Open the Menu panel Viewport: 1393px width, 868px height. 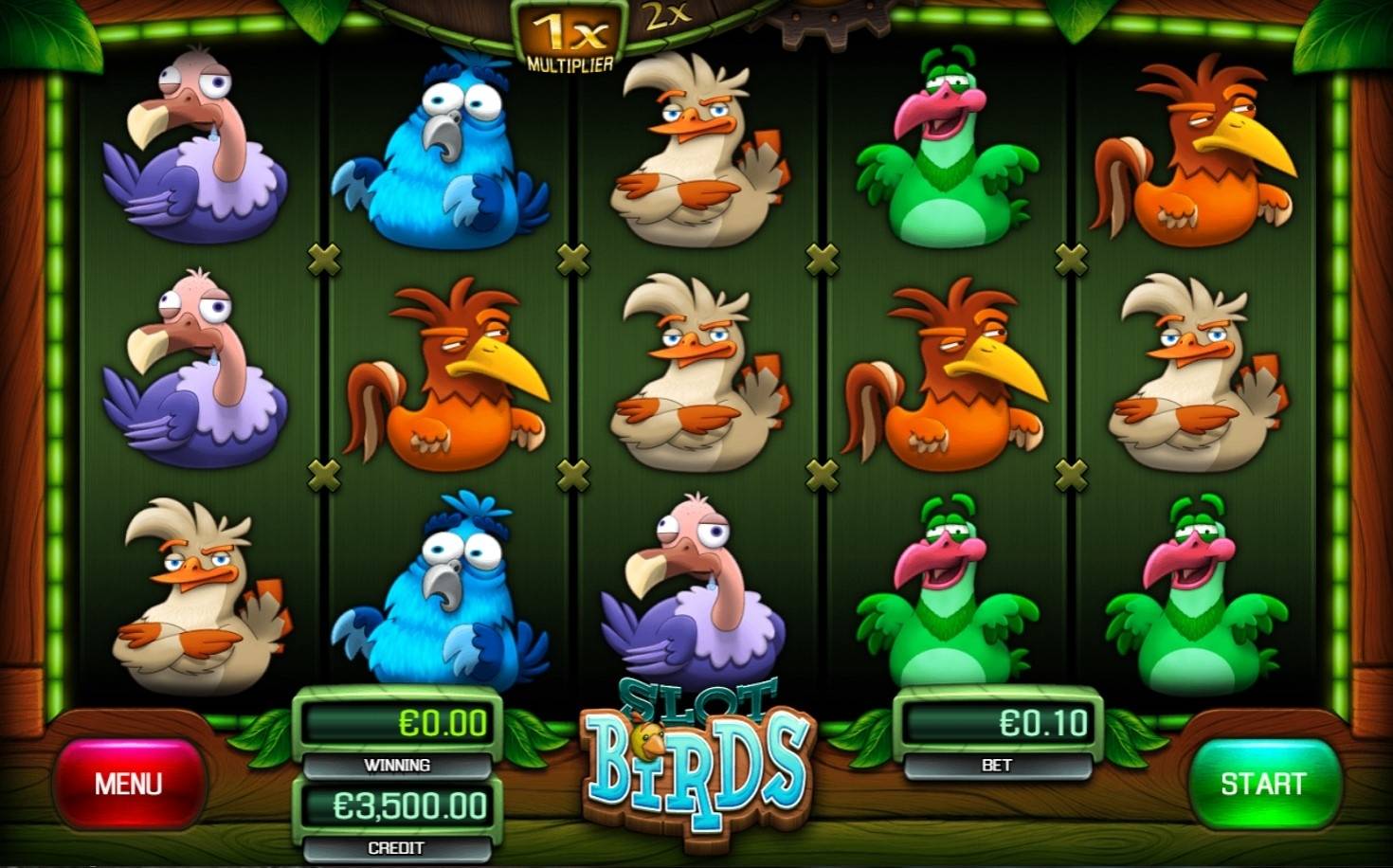tap(133, 784)
